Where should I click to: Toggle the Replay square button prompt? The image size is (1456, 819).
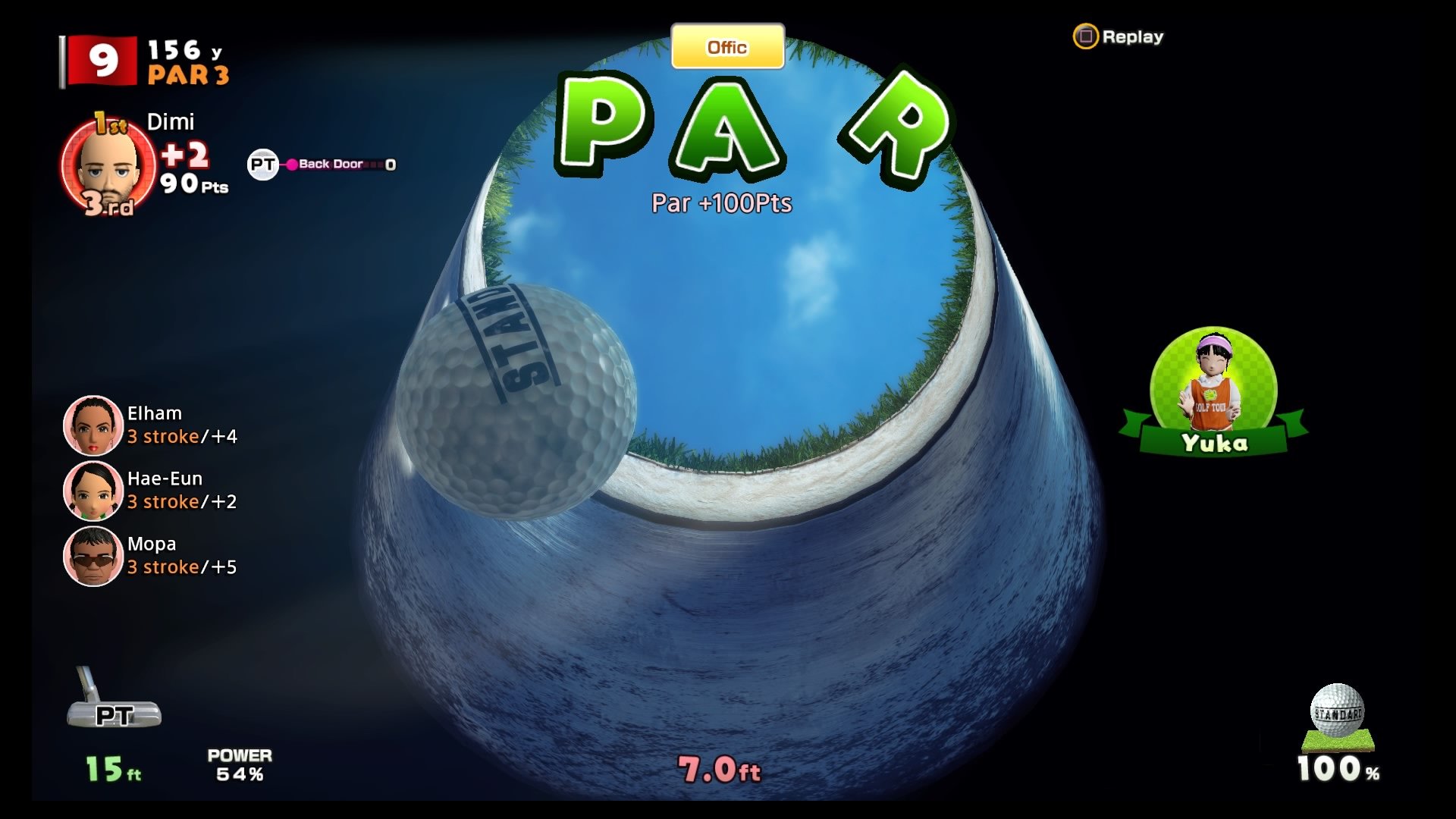click(1086, 36)
